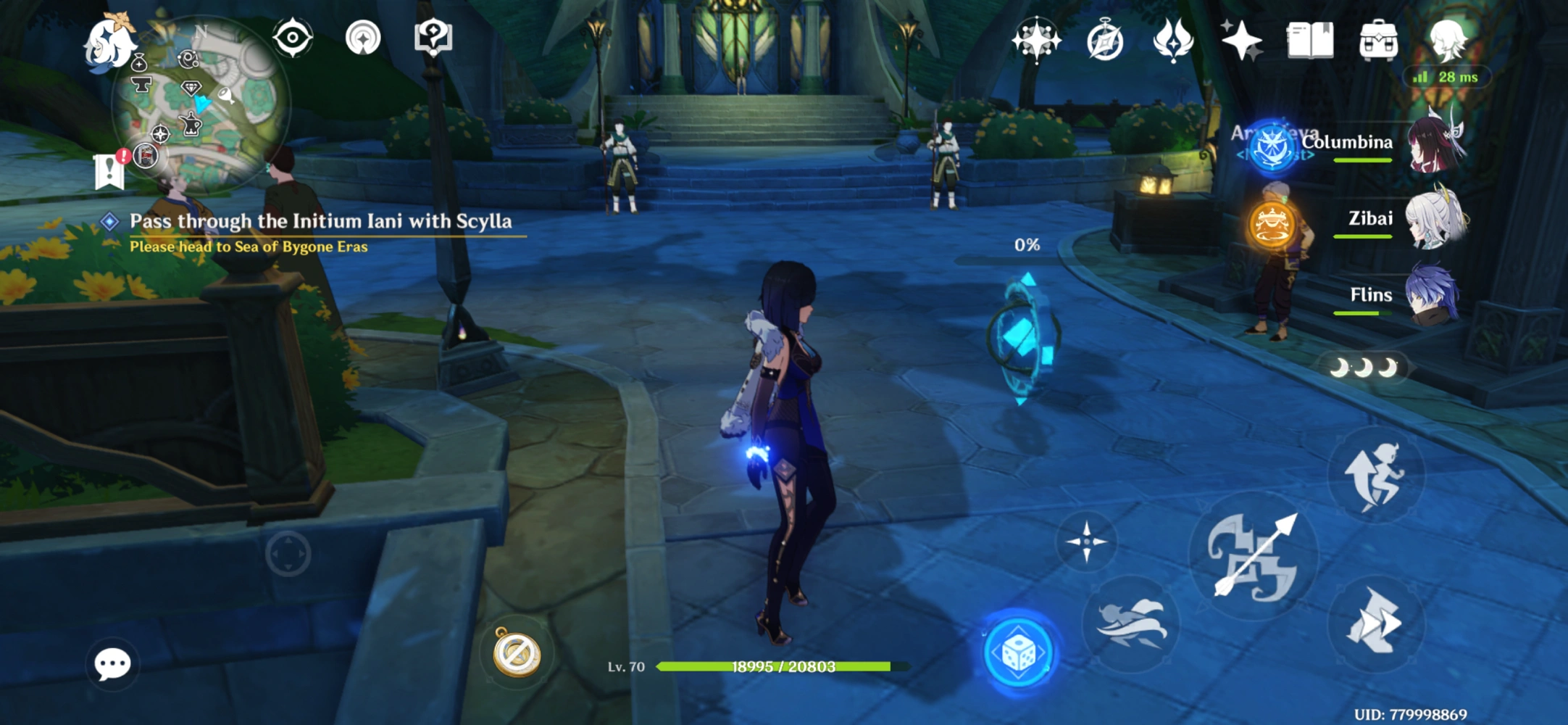Open the chat speech bubble
This screenshot has height=725, width=1568.
112,663
